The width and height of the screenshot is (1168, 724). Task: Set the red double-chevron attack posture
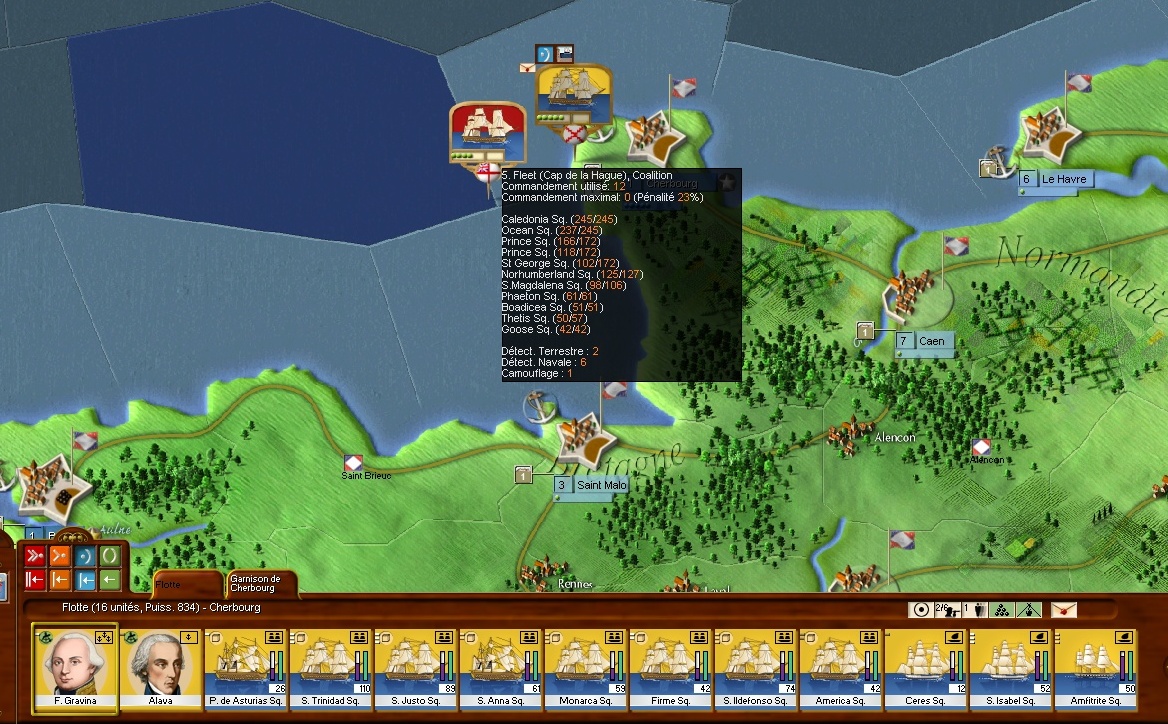point(34,557)
